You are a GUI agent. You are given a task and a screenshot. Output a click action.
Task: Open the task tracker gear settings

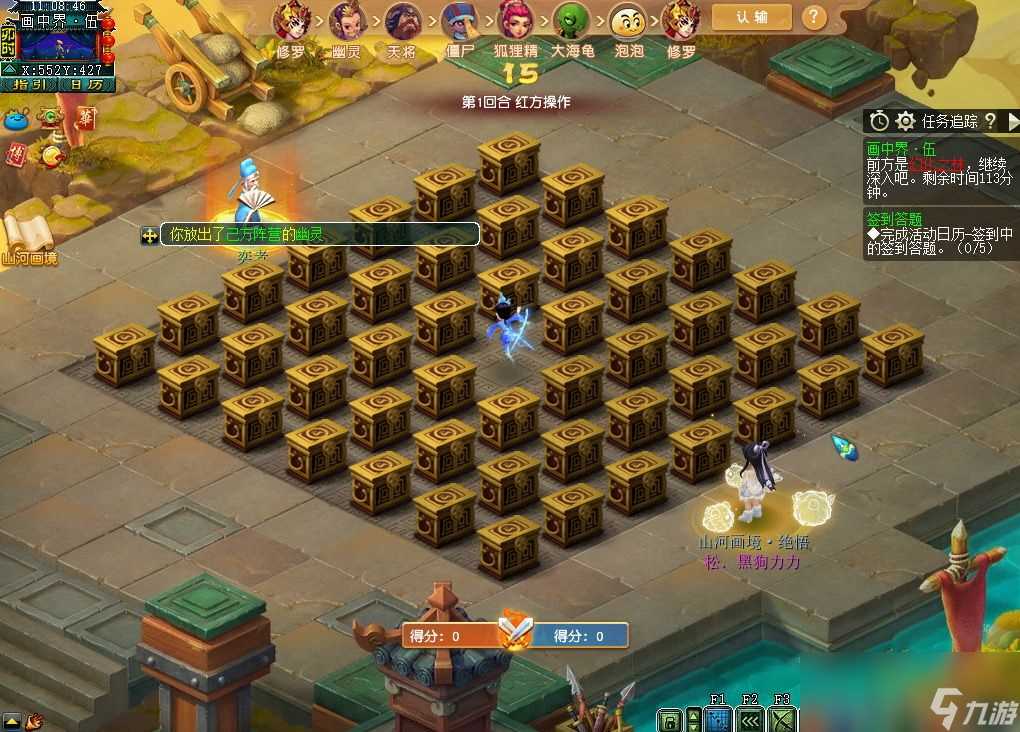click(906, 121)
